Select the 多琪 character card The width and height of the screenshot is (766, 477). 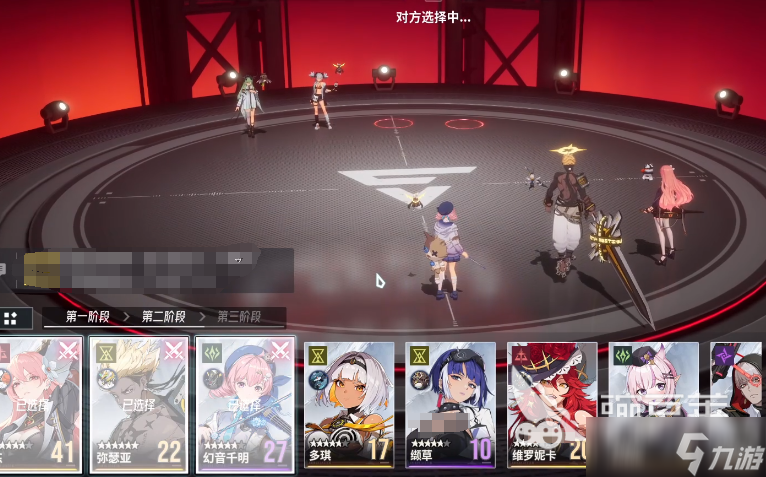pyautogui.click(x=348, y=405)
